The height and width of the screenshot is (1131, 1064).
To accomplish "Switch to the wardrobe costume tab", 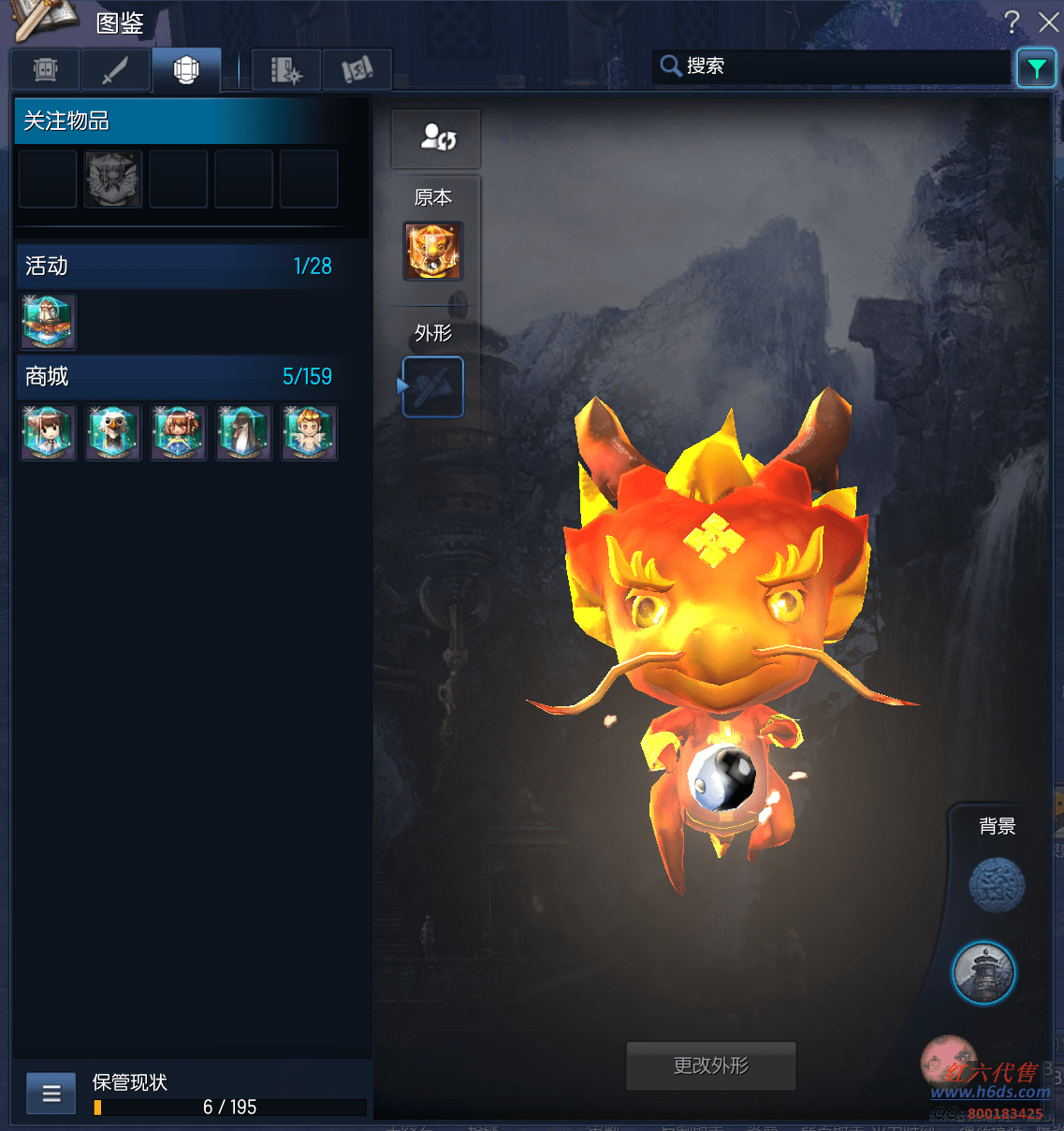I will pyautogui.click(x=45, y=70).
